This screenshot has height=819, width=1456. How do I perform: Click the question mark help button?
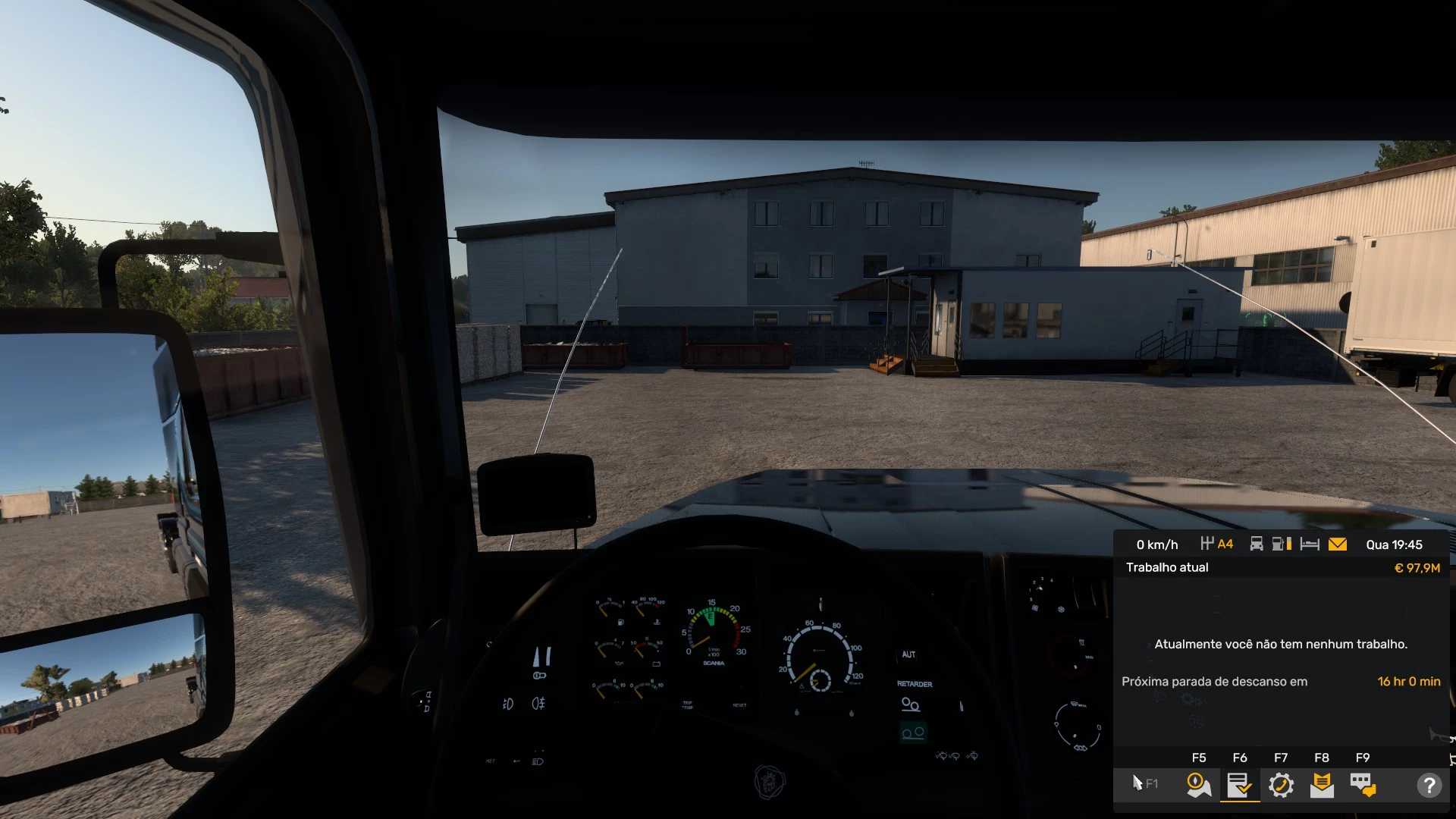pyautogui.click(x=1429, y=785)
